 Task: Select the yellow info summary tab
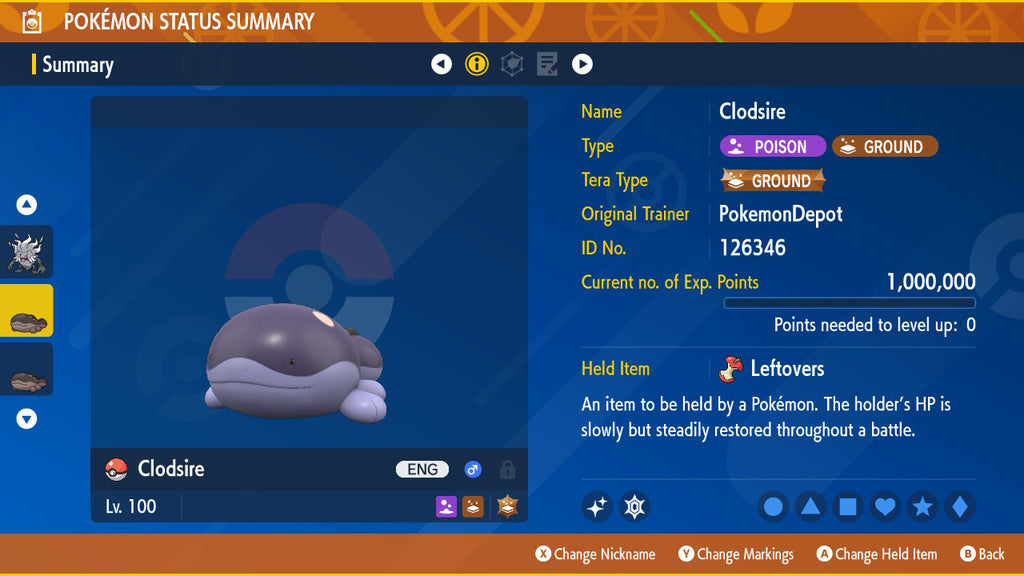click(477, 64)
